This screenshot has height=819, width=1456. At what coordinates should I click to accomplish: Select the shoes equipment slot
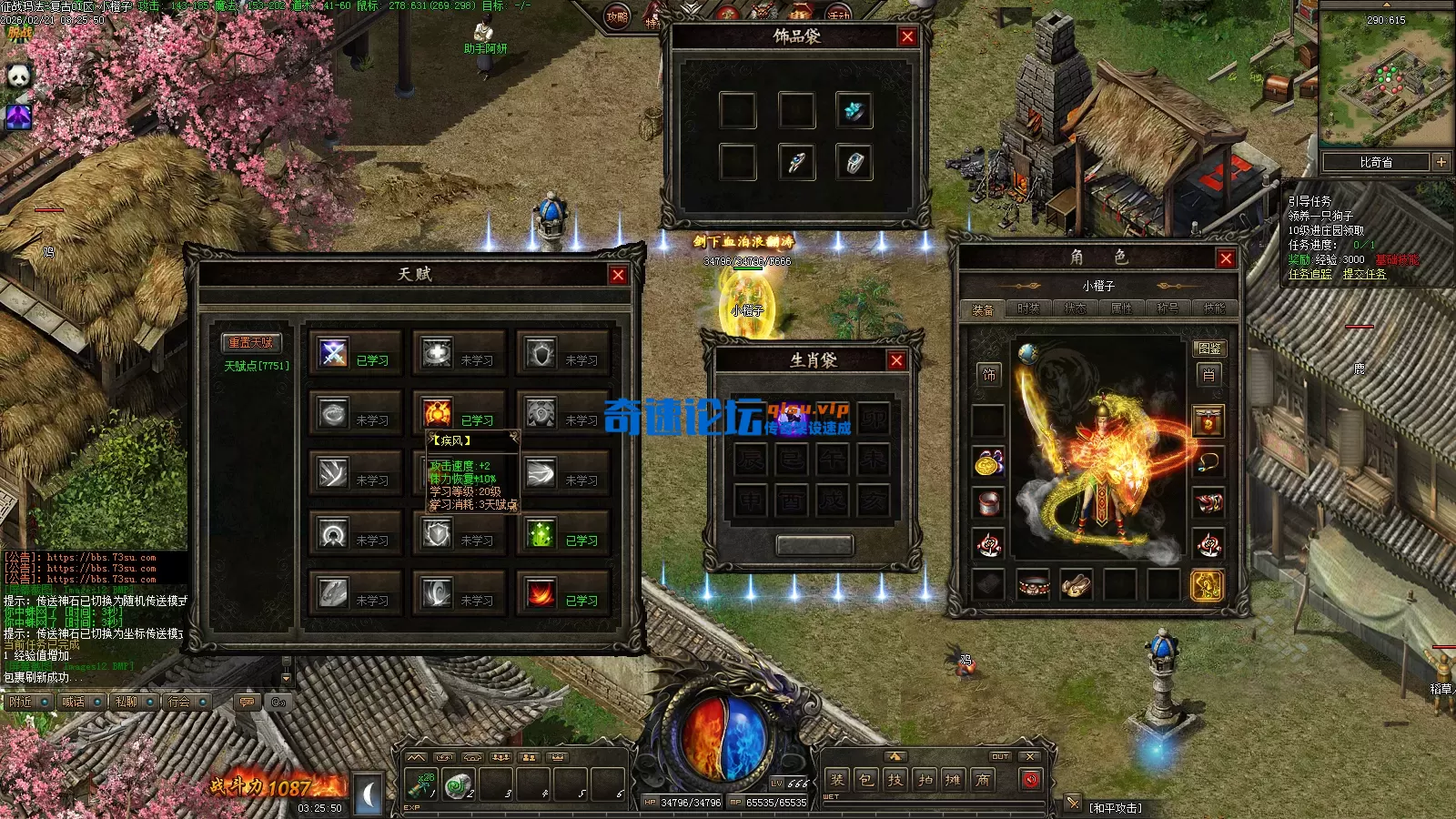[x=1076, y=585]
